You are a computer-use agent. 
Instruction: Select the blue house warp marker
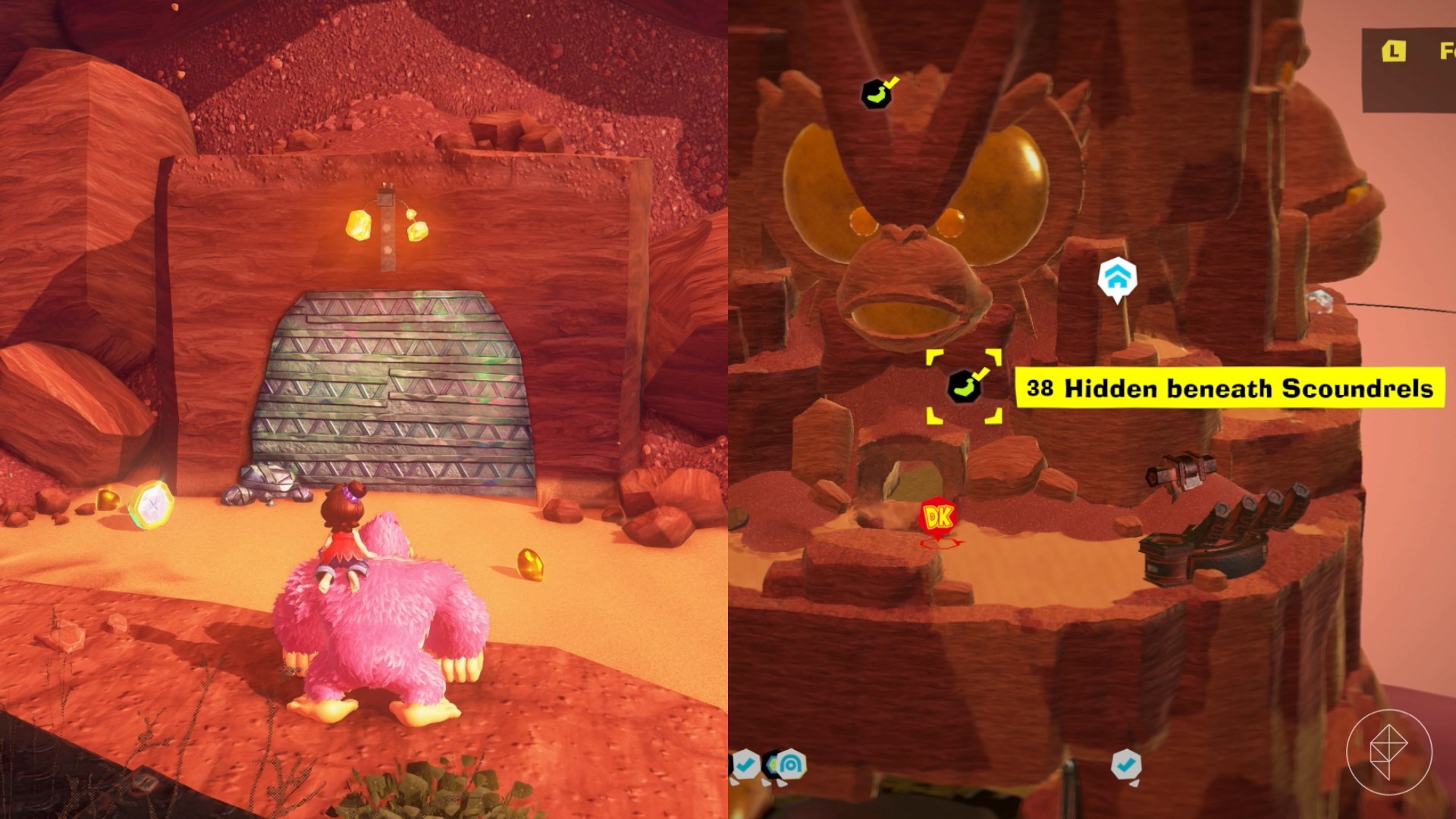tap(1116, 278)
